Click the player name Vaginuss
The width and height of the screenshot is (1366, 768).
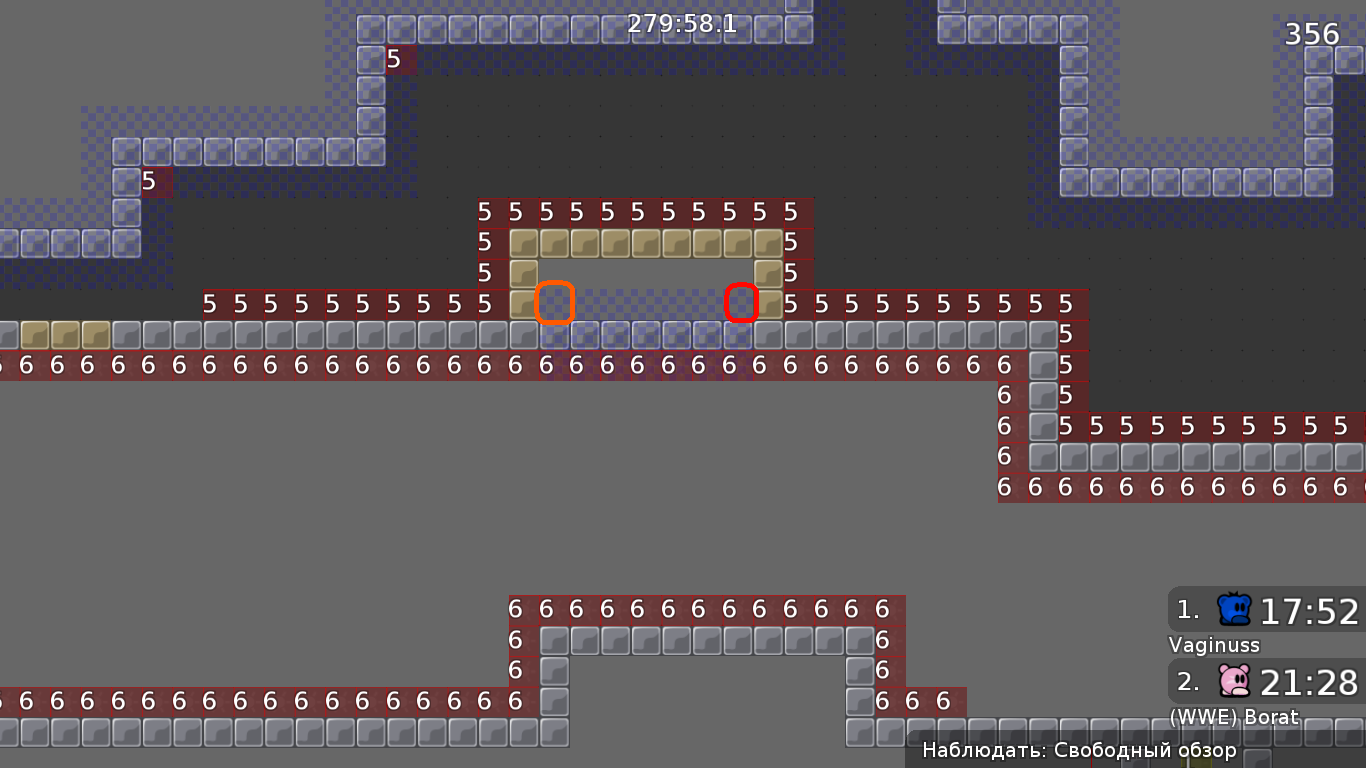point(1213,646)
